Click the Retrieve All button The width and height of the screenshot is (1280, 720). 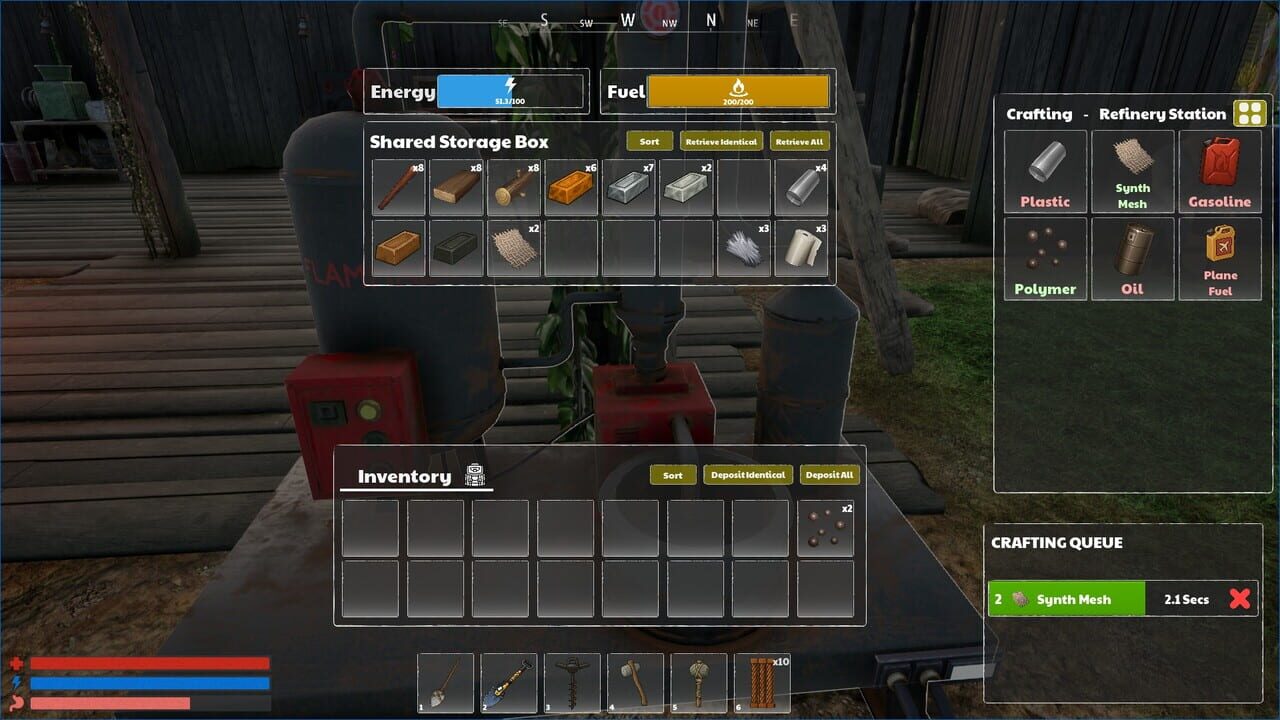click(800, 141)
